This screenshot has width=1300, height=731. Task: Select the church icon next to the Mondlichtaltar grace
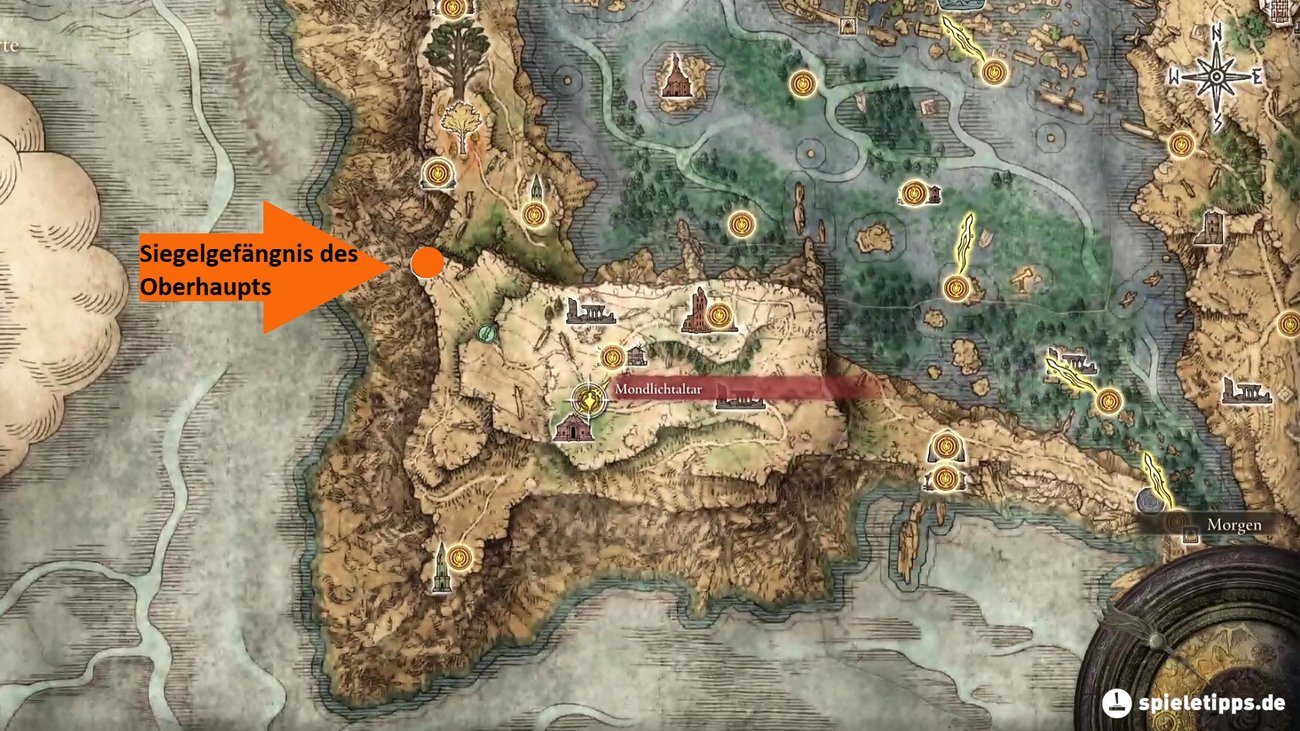(x=638, y=357)
